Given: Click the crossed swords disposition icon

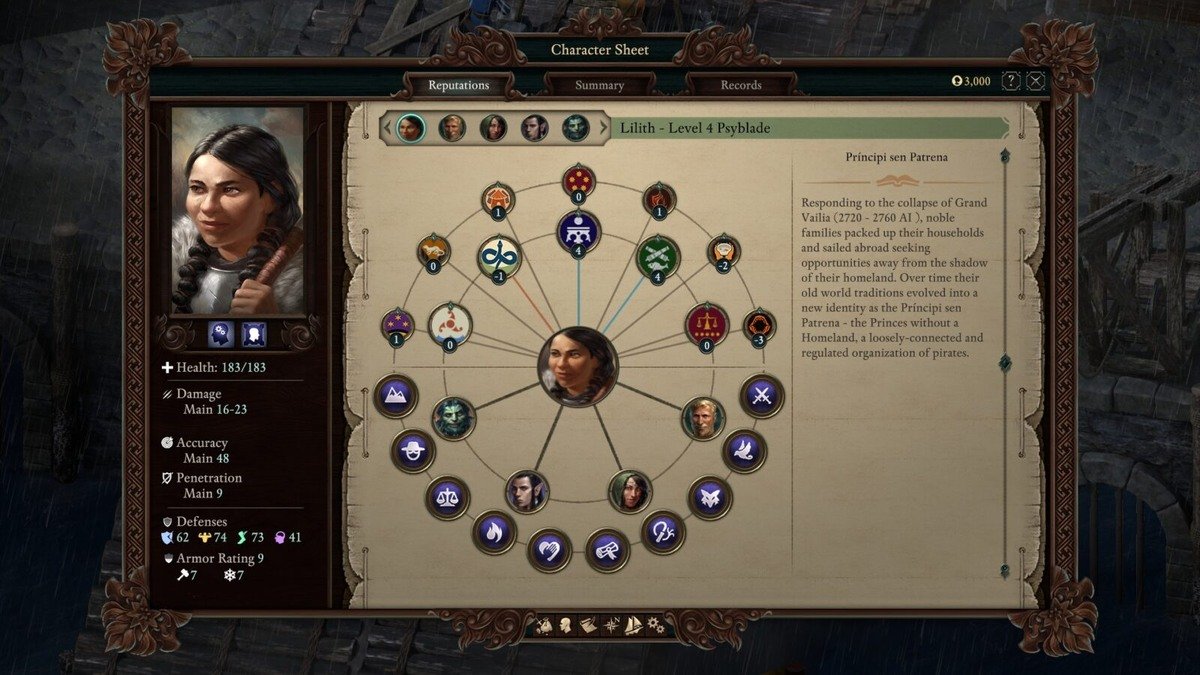Looking at the screenshot, I should [761, 396].
